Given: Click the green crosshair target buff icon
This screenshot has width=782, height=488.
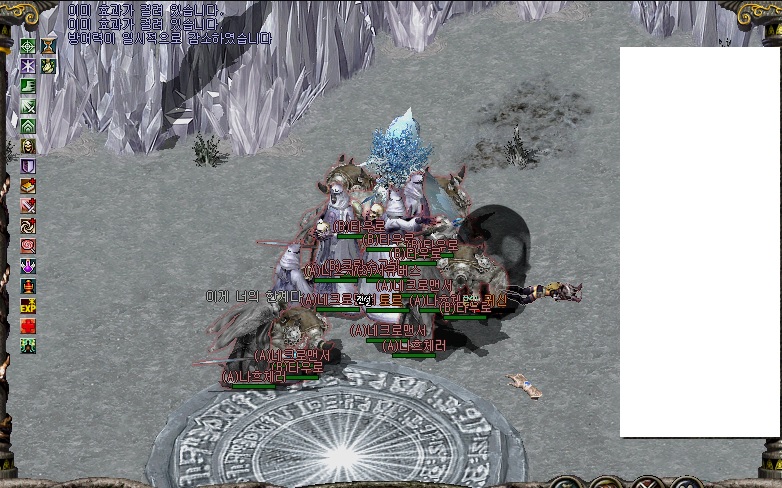Looking at the screenshot, I should 28,46.
